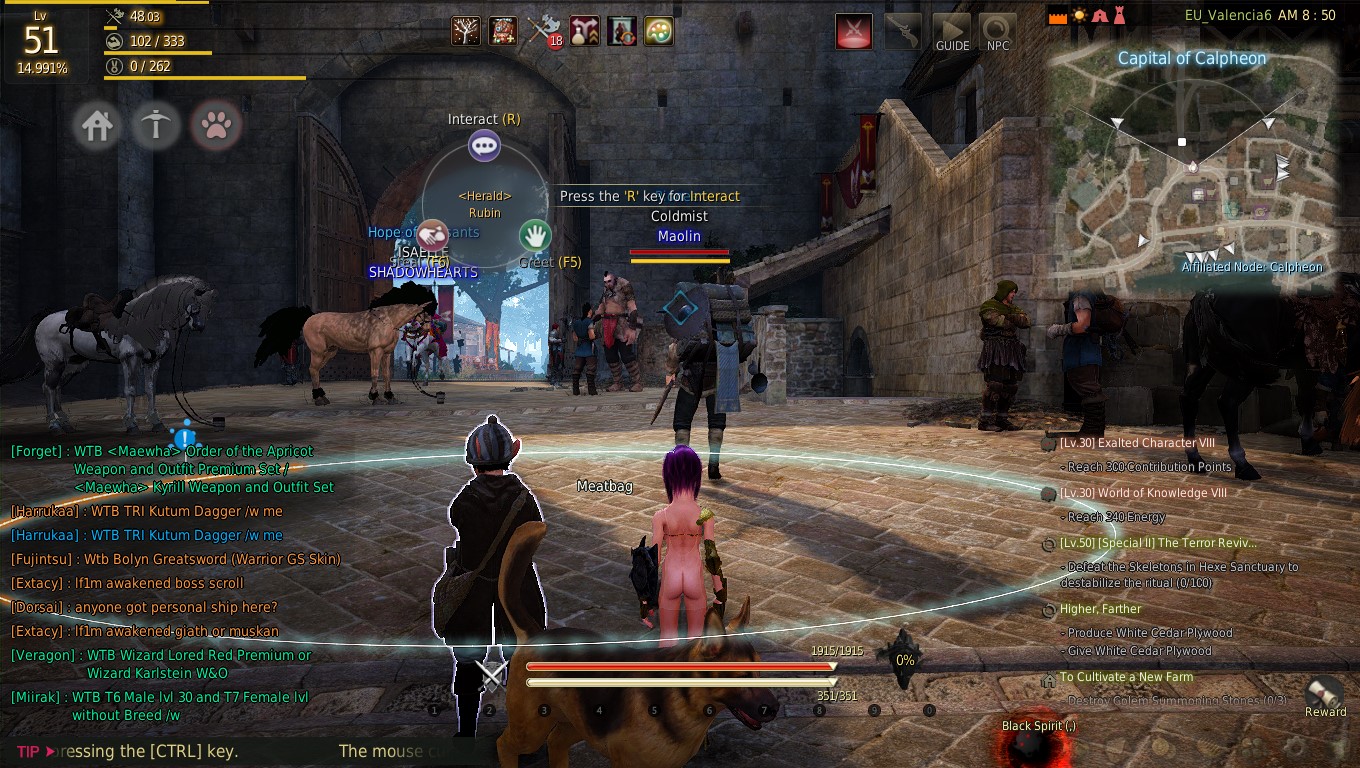This screenshot has width=1360, height=768.
Task: Select the Steal hand icon
Action: (432, 236)
